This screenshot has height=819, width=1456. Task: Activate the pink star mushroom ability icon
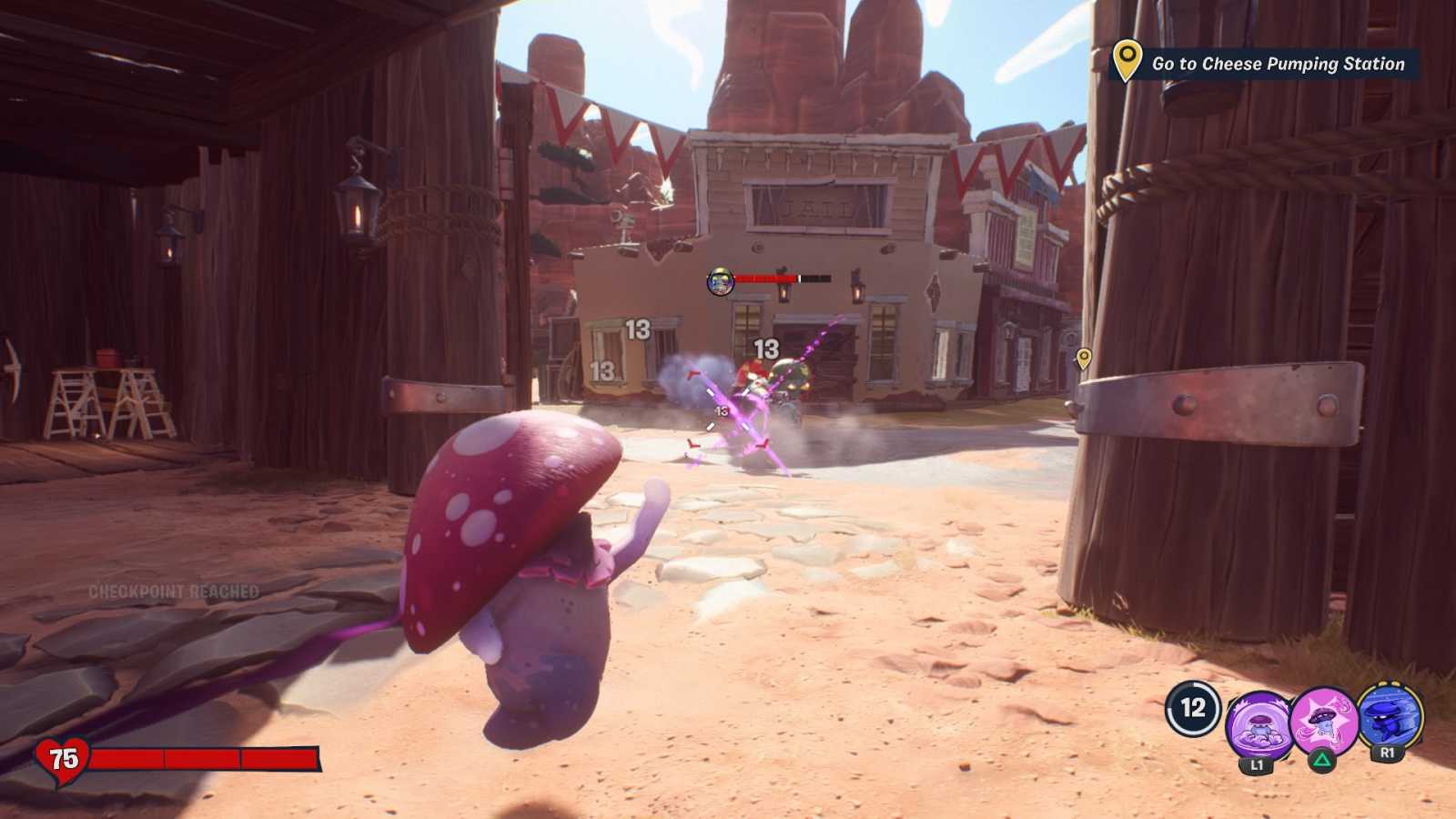[x=1326, y=719]
